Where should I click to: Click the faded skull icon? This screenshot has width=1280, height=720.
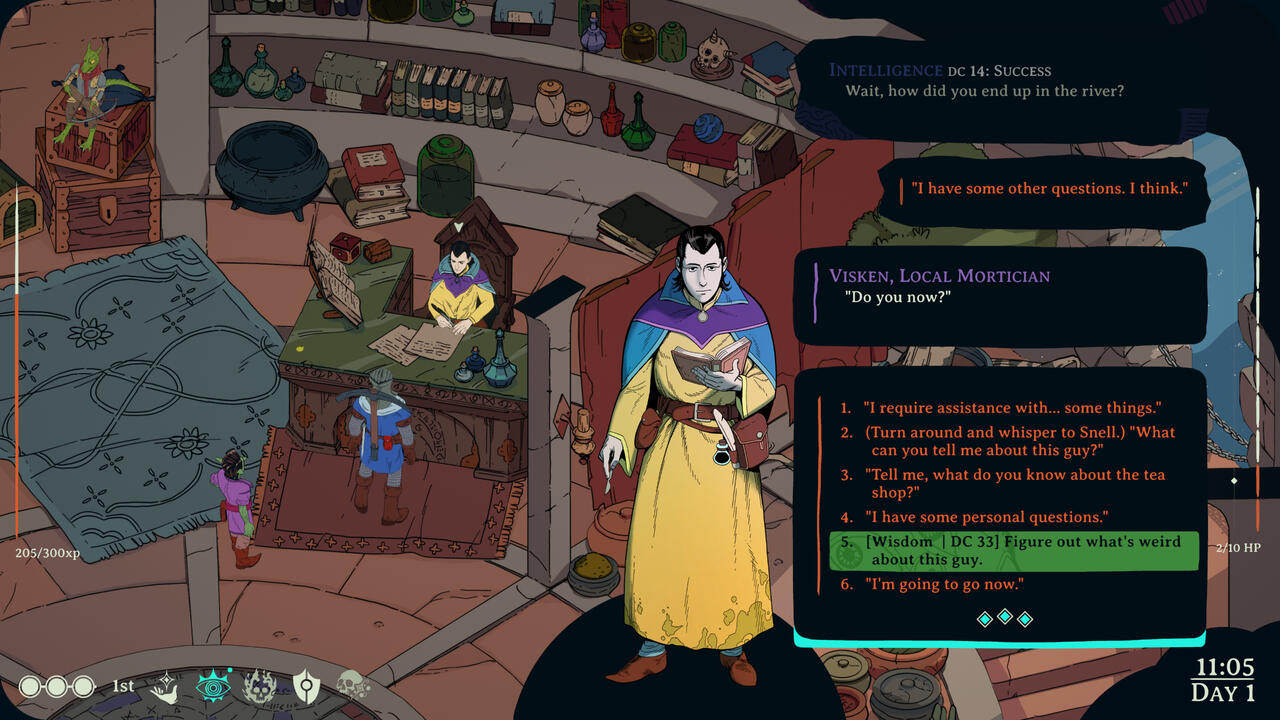352,686
